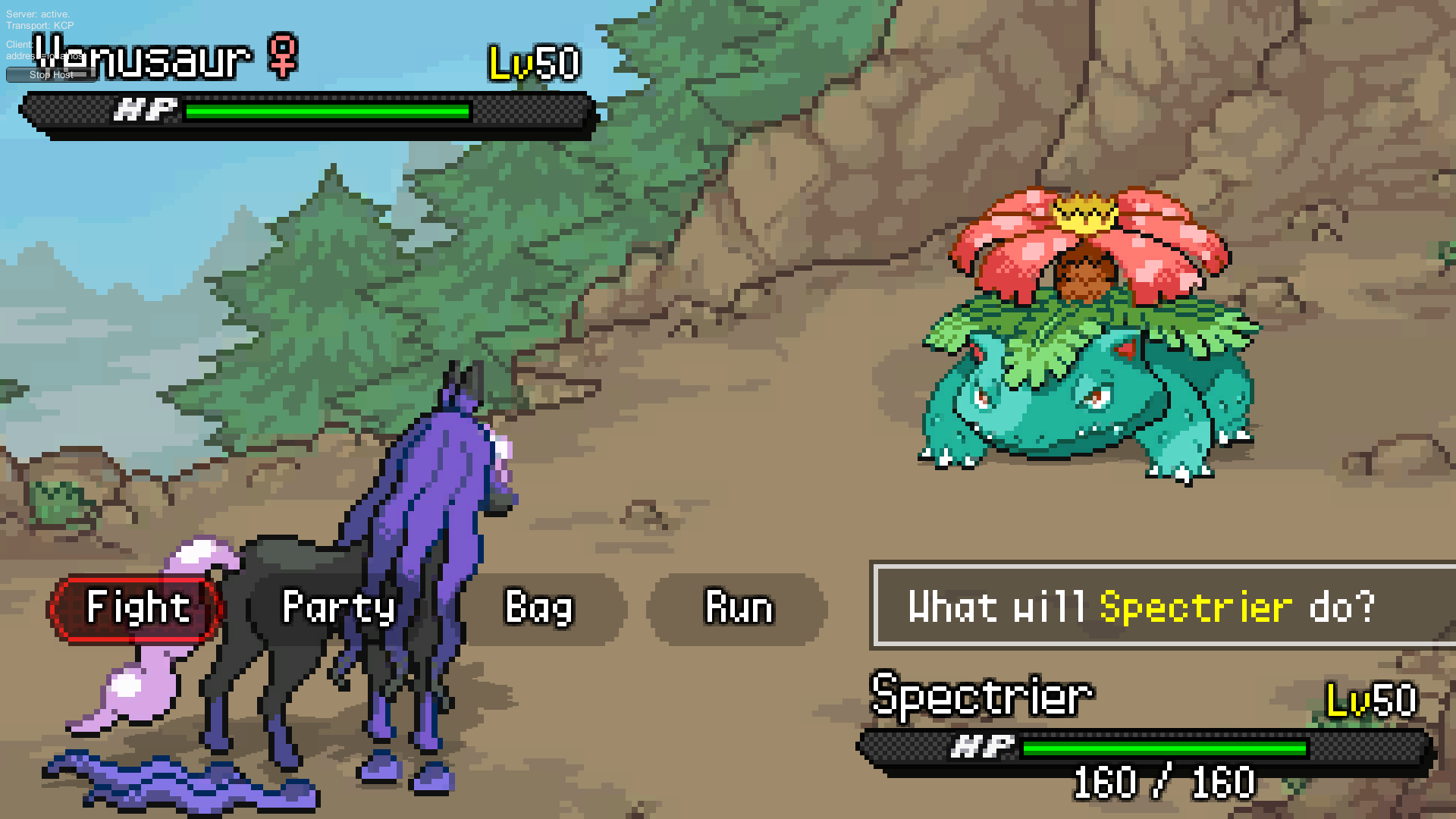Open the Bag
This screenshot has width=1456, height=819.
(x=540, y=607)
